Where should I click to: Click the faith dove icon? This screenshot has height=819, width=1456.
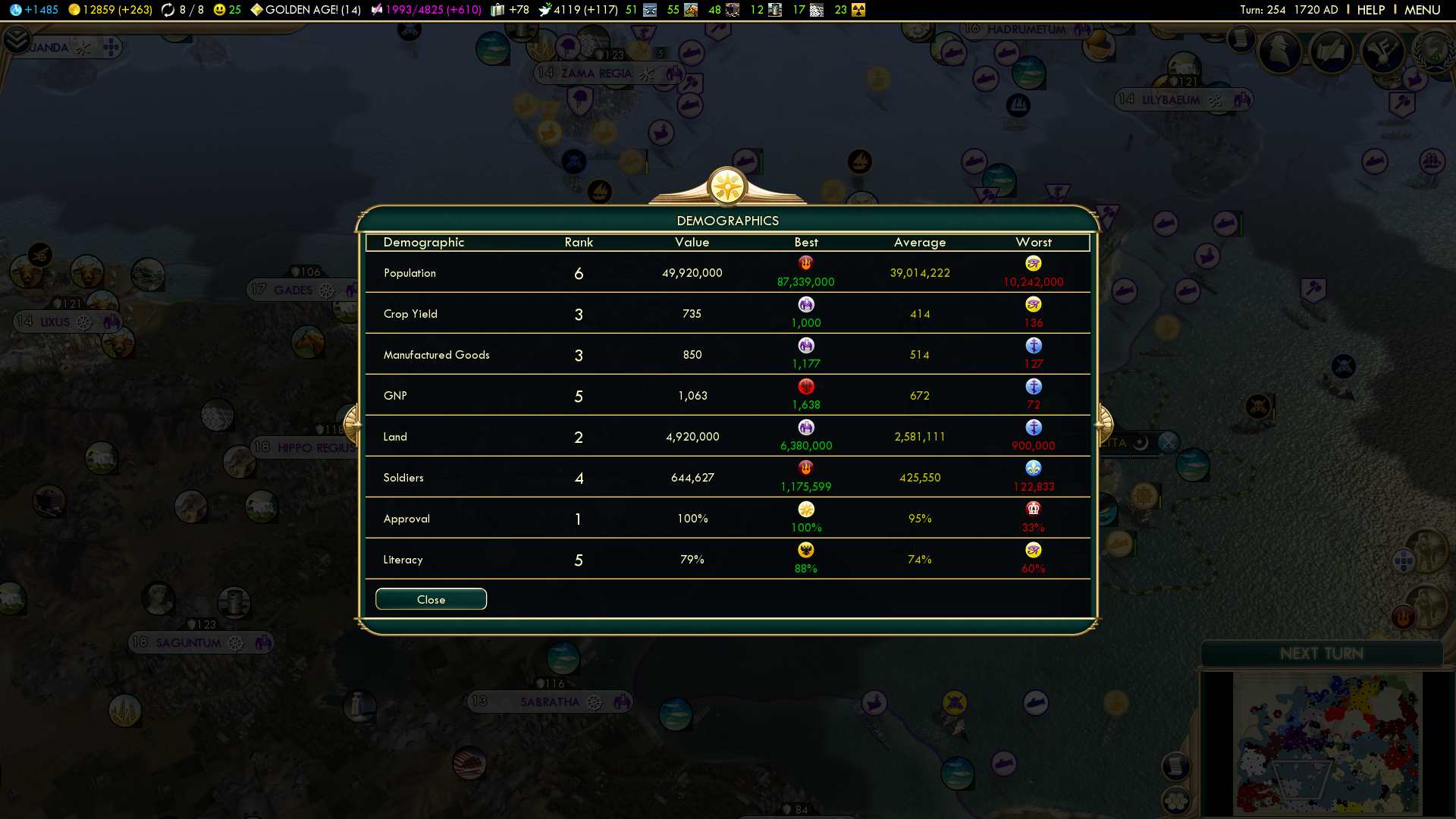click(578, 10)
